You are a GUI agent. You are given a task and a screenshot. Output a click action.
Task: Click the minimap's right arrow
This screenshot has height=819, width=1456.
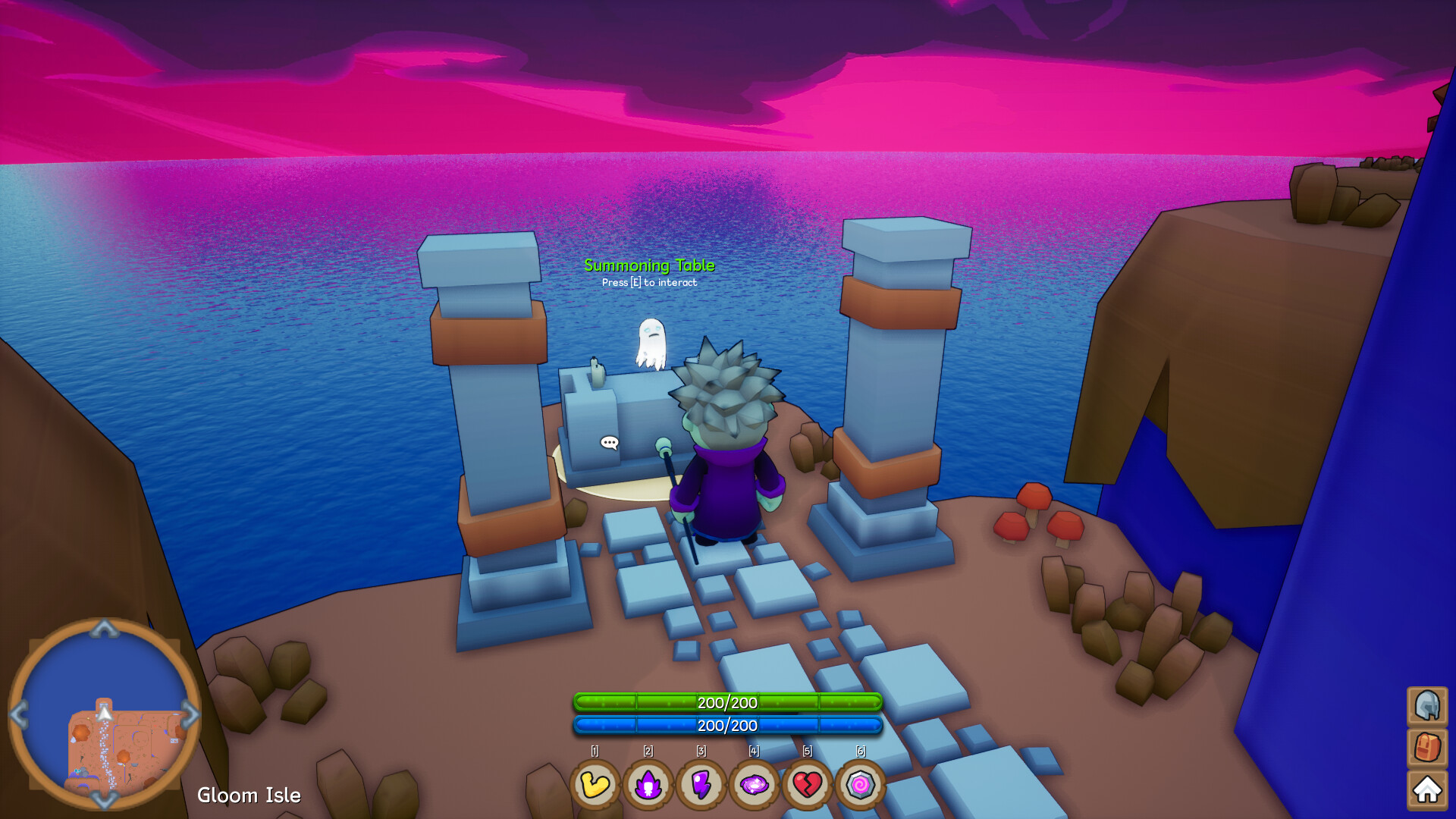tap(191, 714)
